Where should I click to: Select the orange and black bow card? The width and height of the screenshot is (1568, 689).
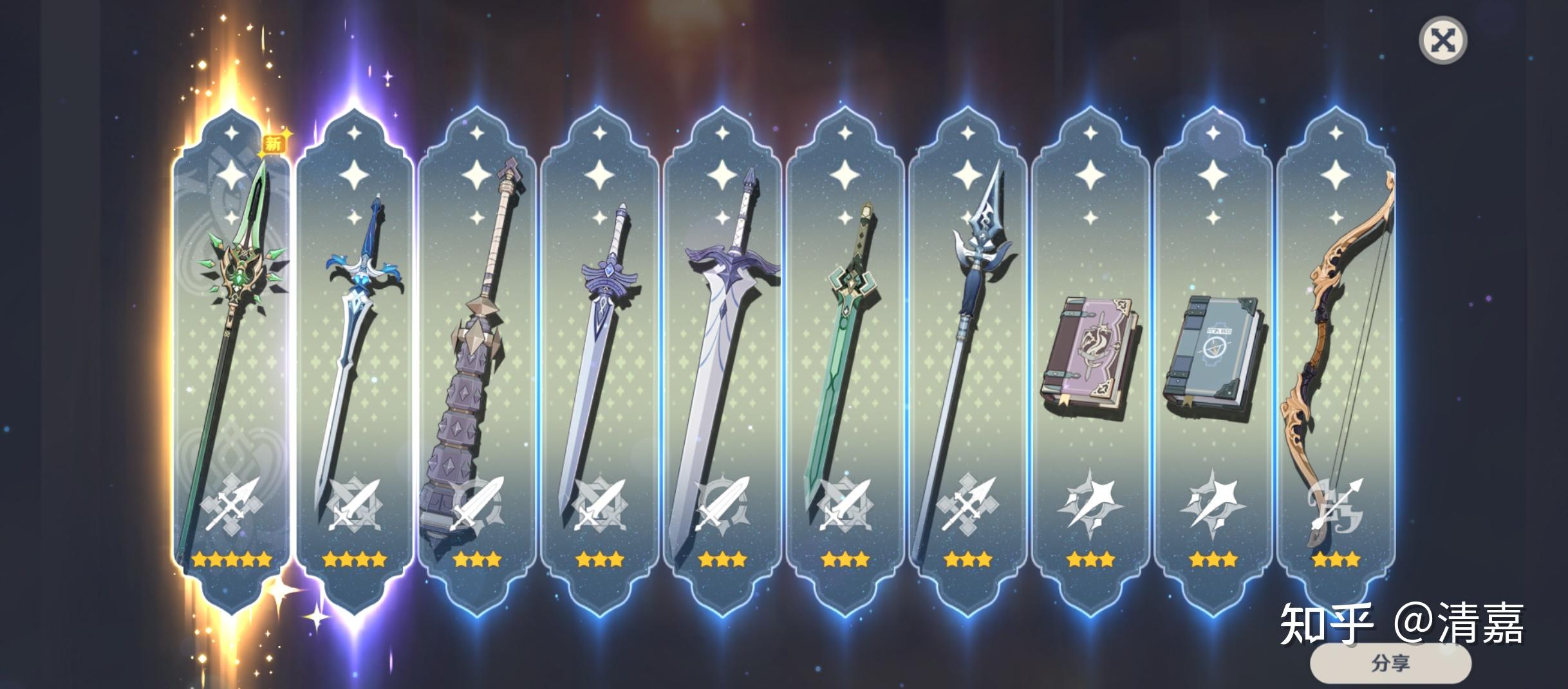(x=1336, y=360)
